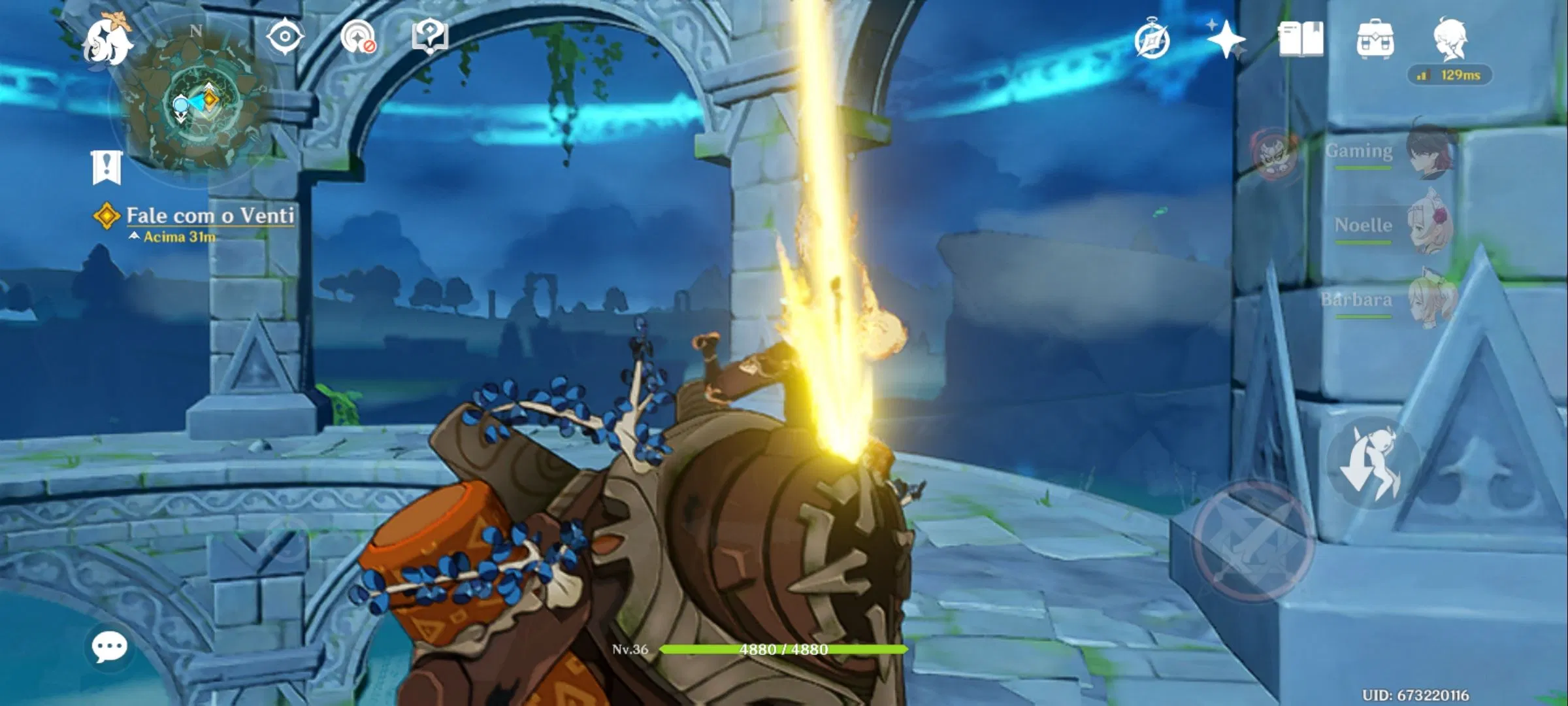Open the quest navigation eye icon
The image size is (1568, 706).
pos(285,37)
